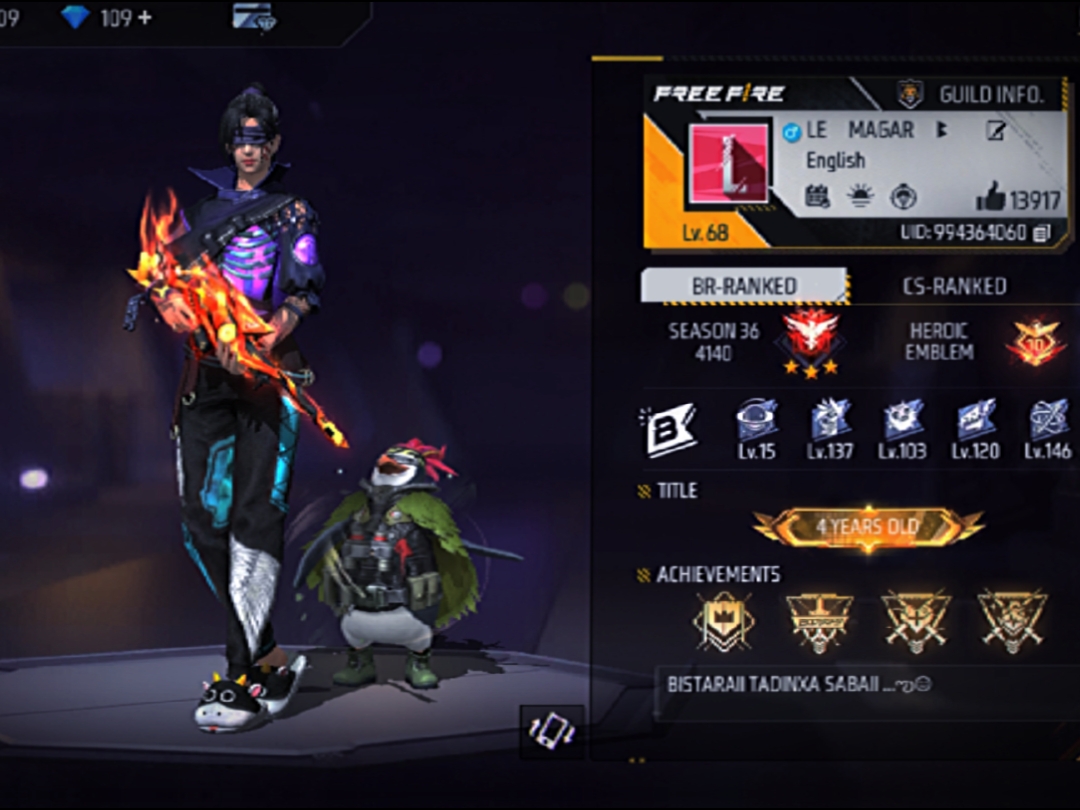
Task: Choose the Lv.146 atom skill icon
Action: pos(1048,421)
